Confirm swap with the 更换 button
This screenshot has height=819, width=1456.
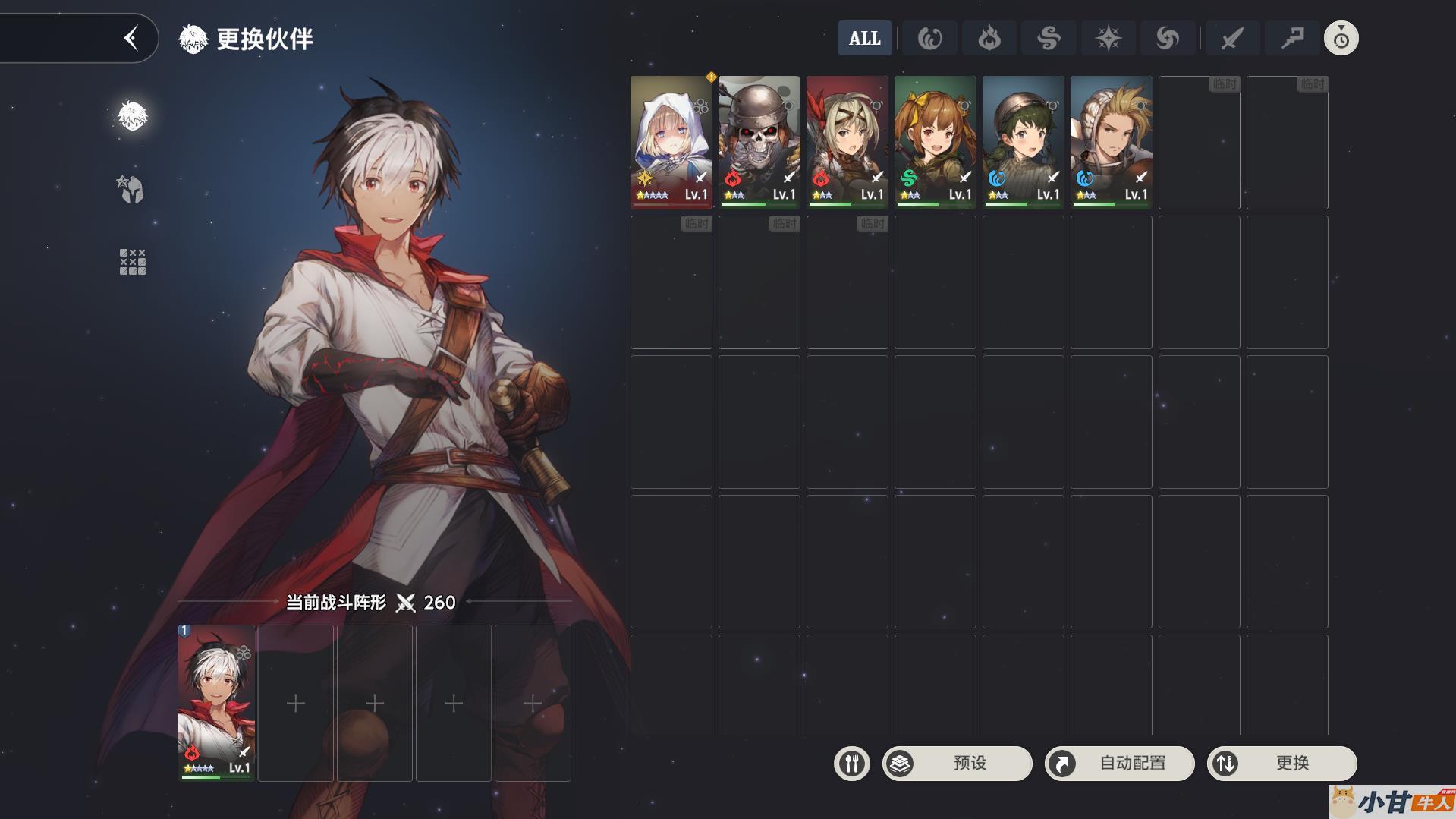pos(1281,763)
